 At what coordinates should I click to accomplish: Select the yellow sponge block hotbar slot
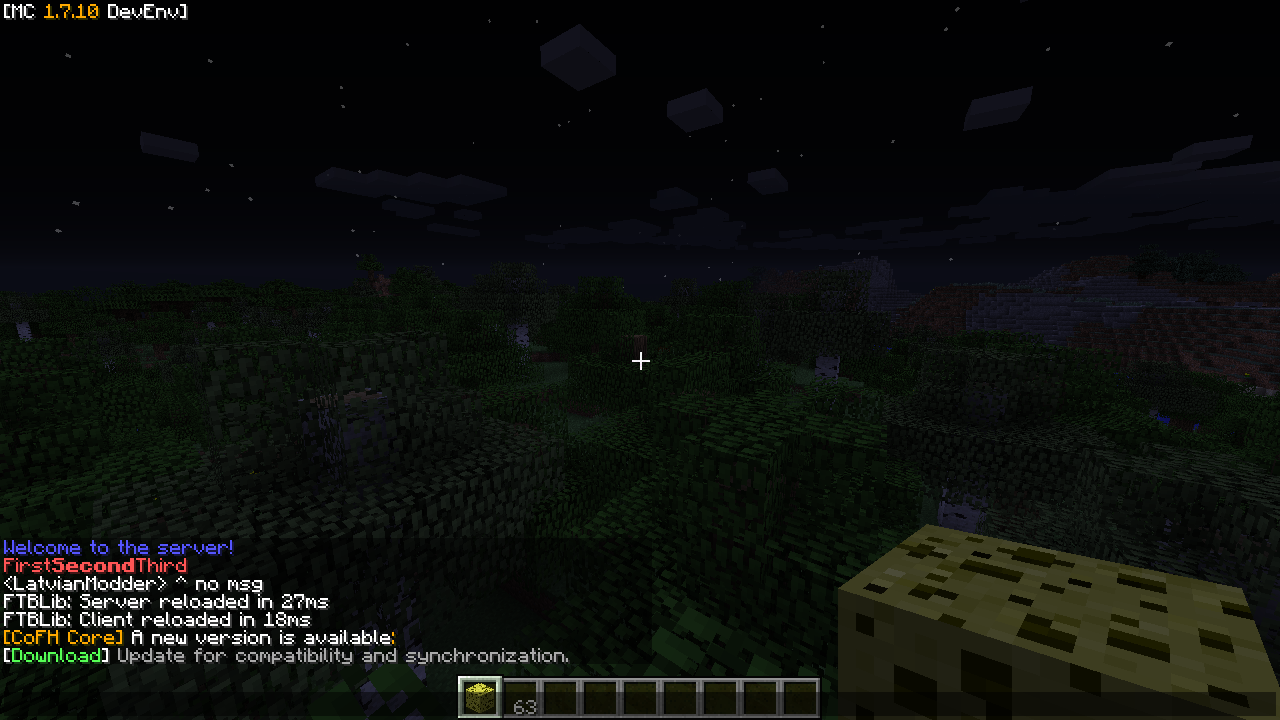coord(480,697)
